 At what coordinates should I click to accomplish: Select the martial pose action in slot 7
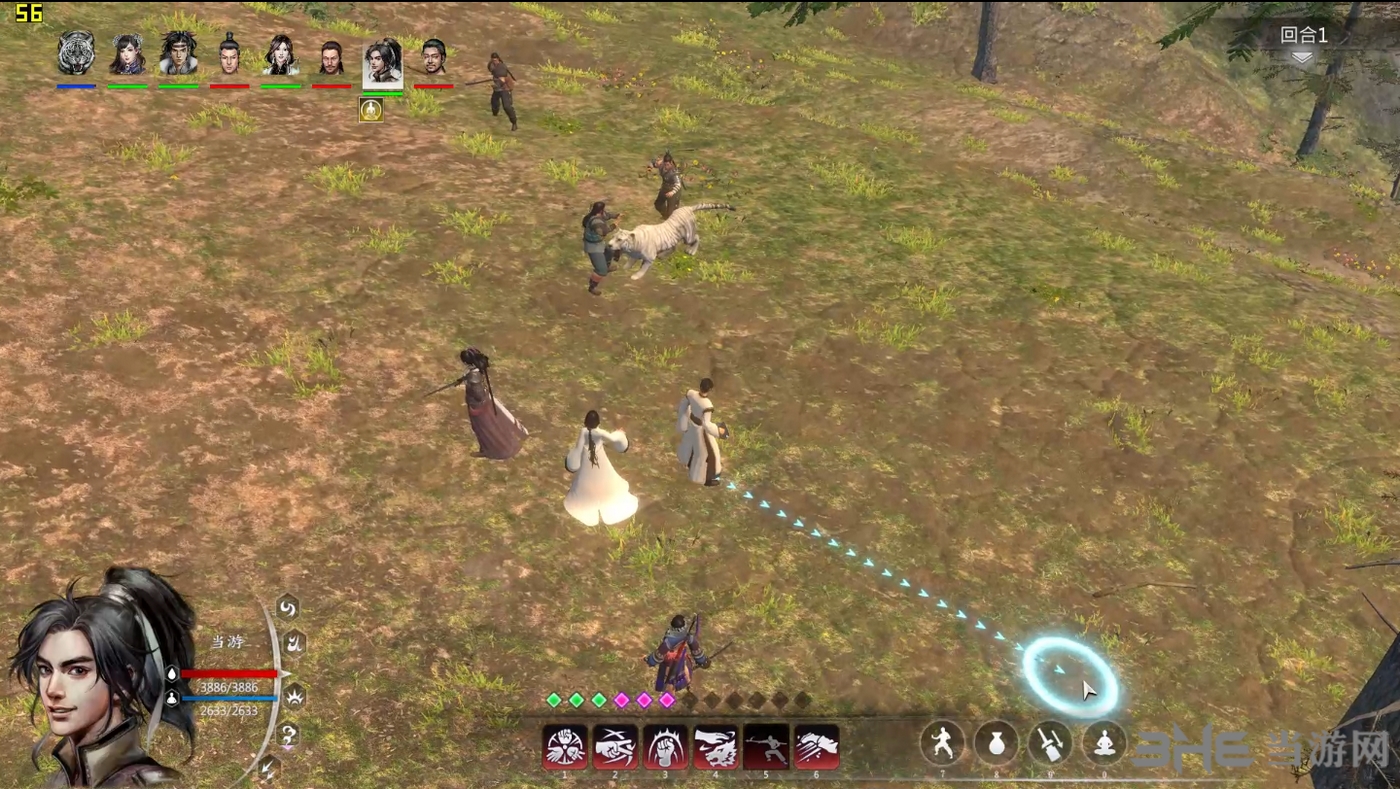[942, 743]
